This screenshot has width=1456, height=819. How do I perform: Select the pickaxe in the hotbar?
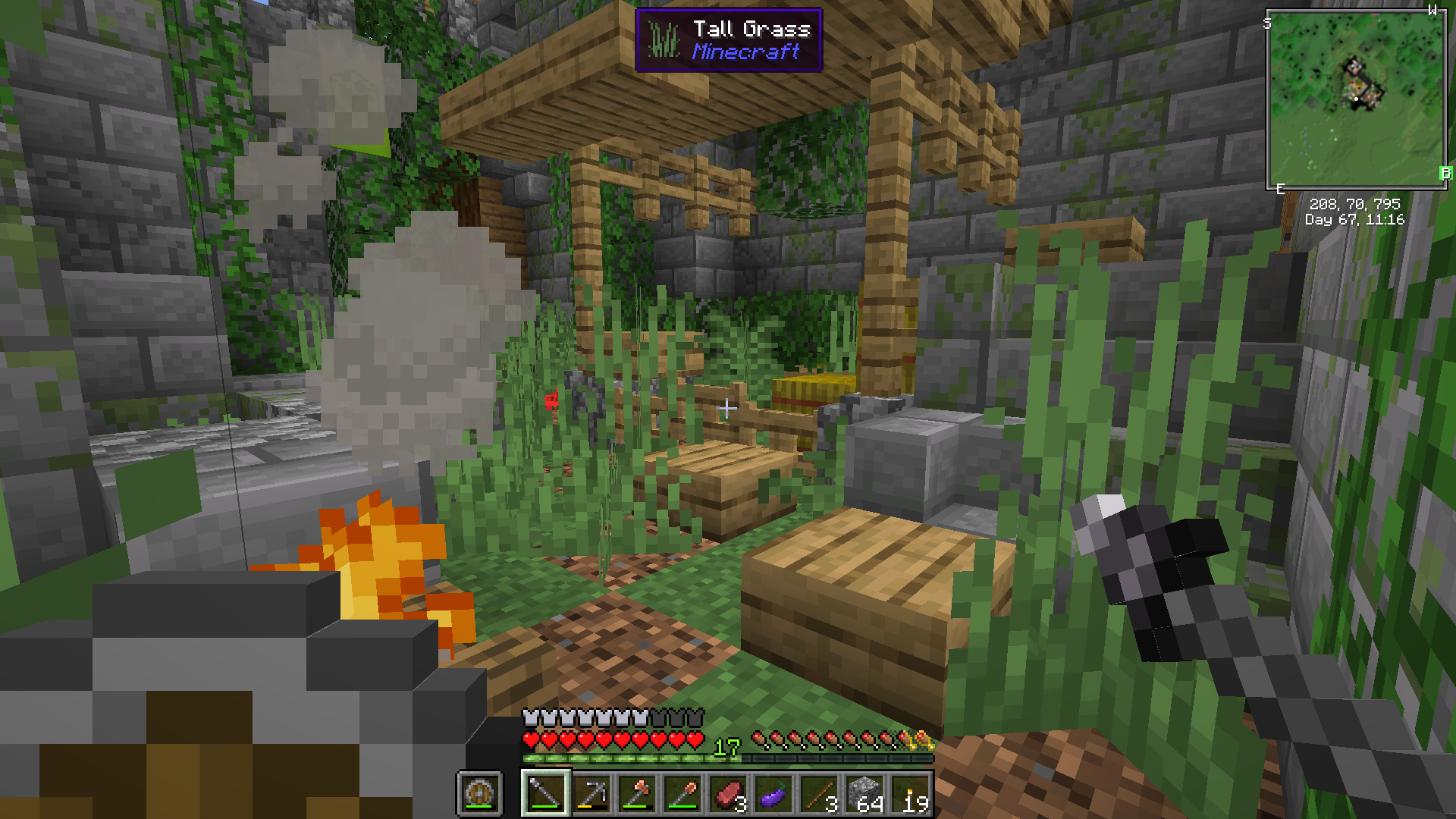point(591,794)
